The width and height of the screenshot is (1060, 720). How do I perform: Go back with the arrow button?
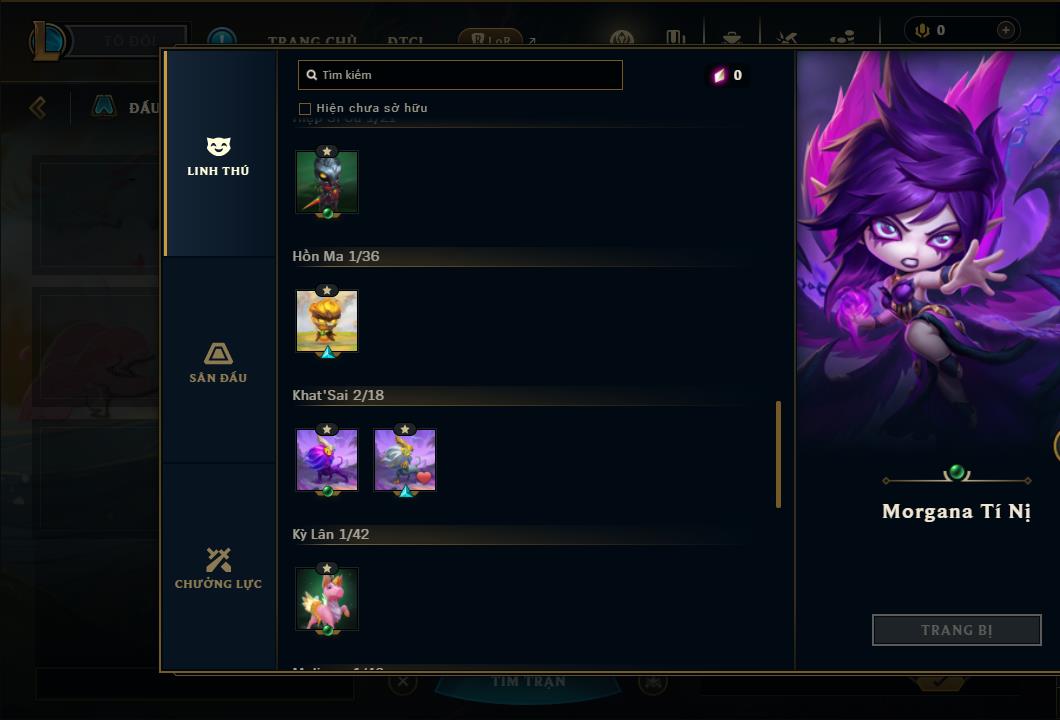pyautogui.click(x=38, y=107)
